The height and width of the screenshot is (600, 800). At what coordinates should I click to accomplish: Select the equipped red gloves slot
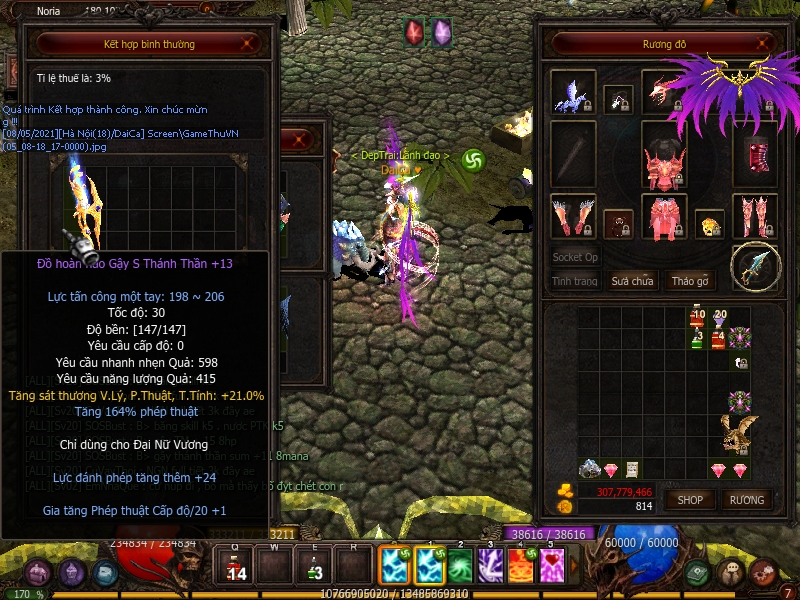(574, 216)
